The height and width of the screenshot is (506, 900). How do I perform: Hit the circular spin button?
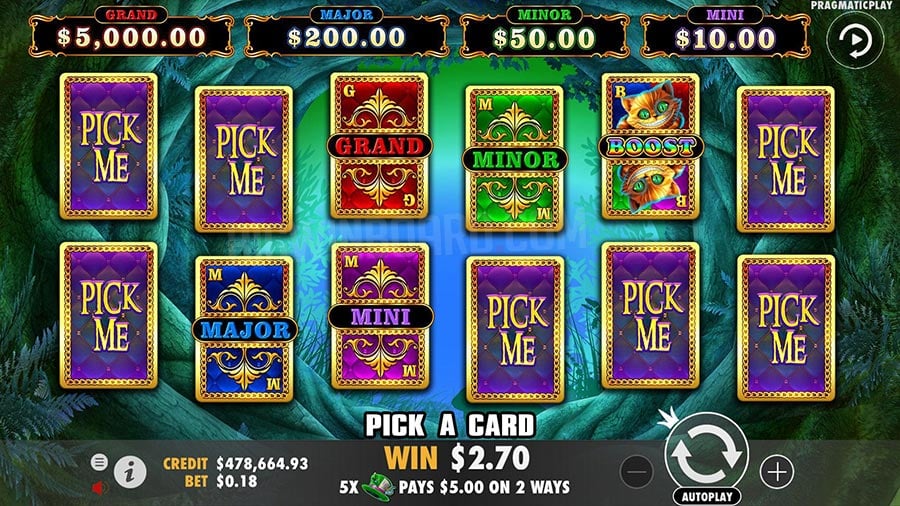tap(706, 453)
